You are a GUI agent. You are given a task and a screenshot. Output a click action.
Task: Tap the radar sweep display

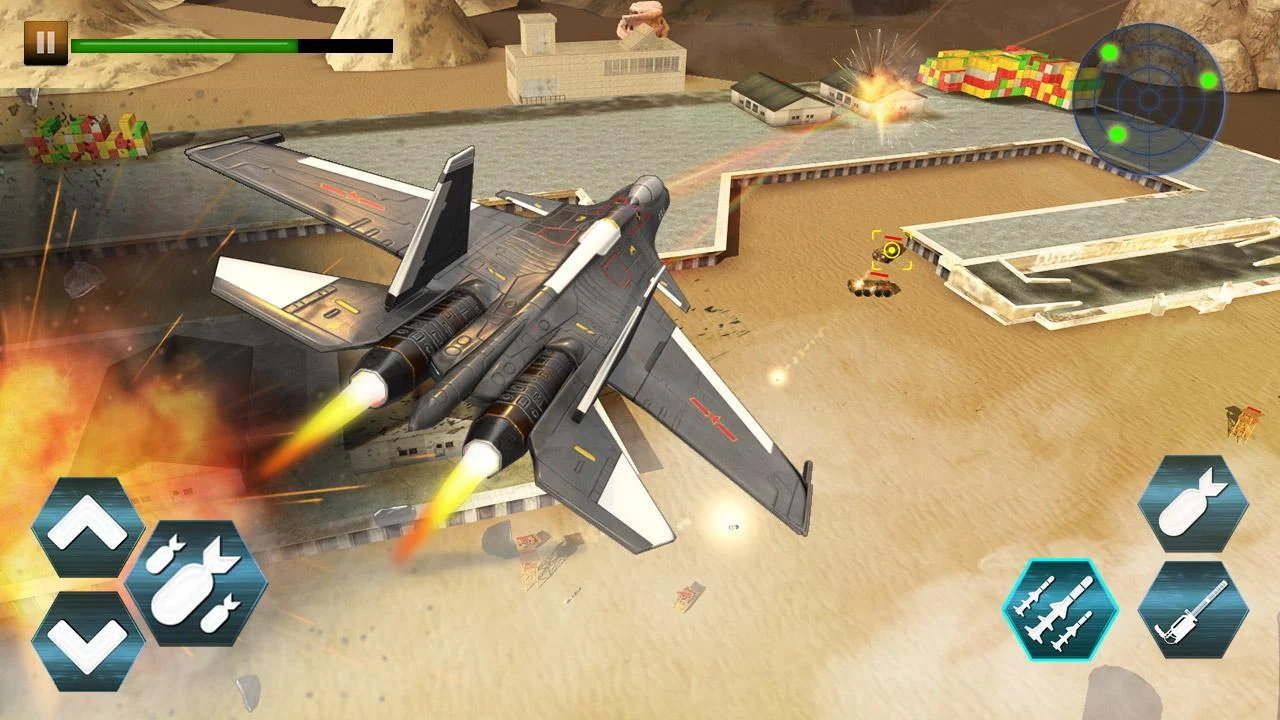click(1148, 98)
